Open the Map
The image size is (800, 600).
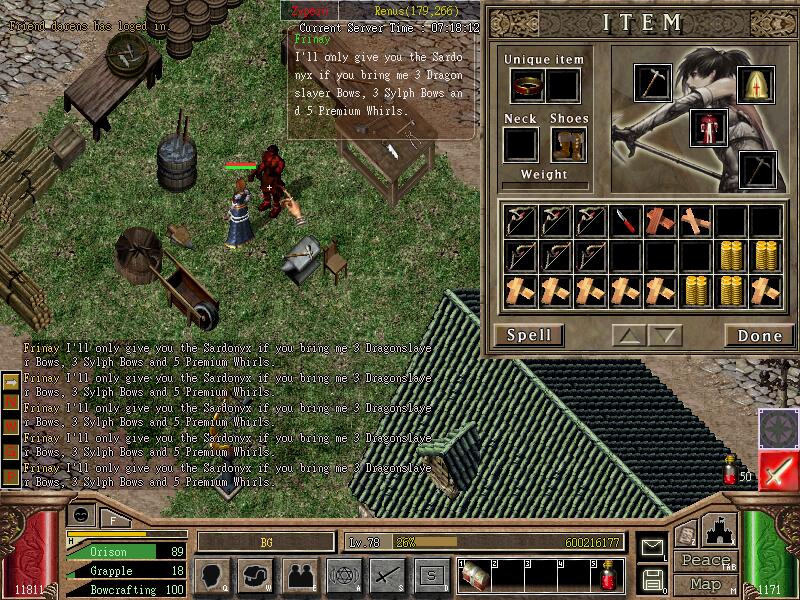705,584
